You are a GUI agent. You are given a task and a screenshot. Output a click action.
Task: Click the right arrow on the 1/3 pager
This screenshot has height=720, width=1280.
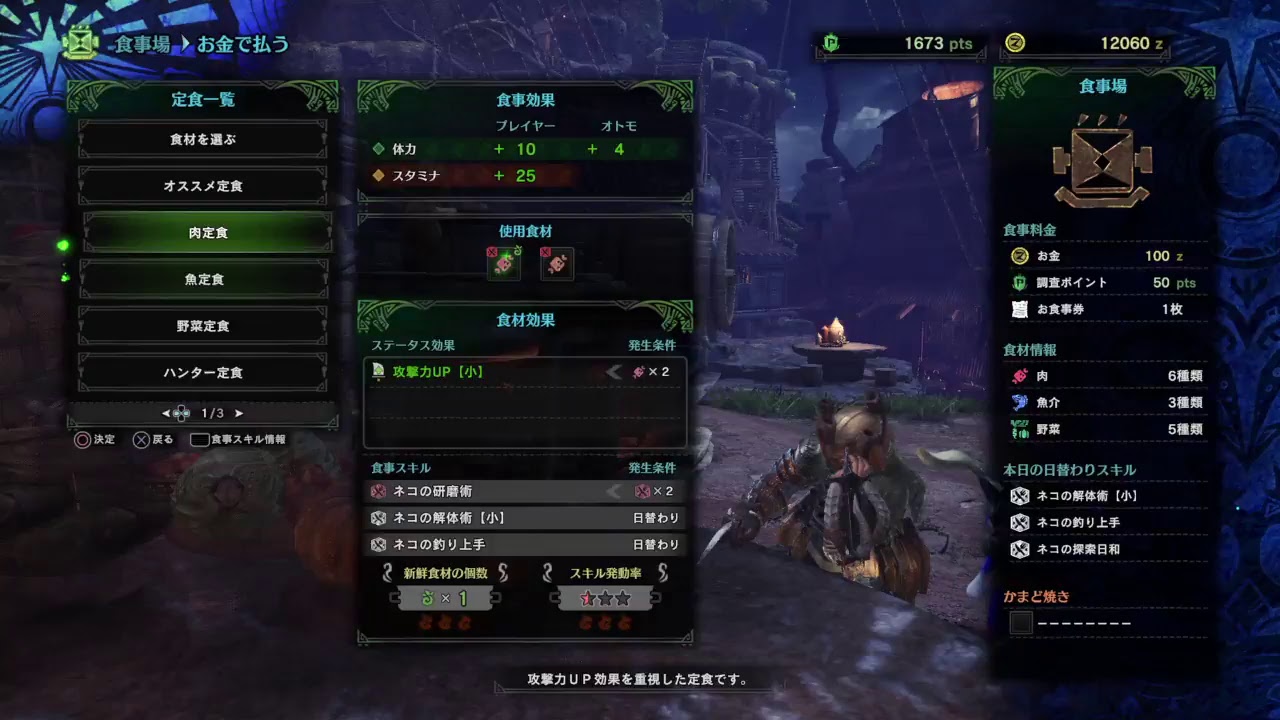point(239,412)
